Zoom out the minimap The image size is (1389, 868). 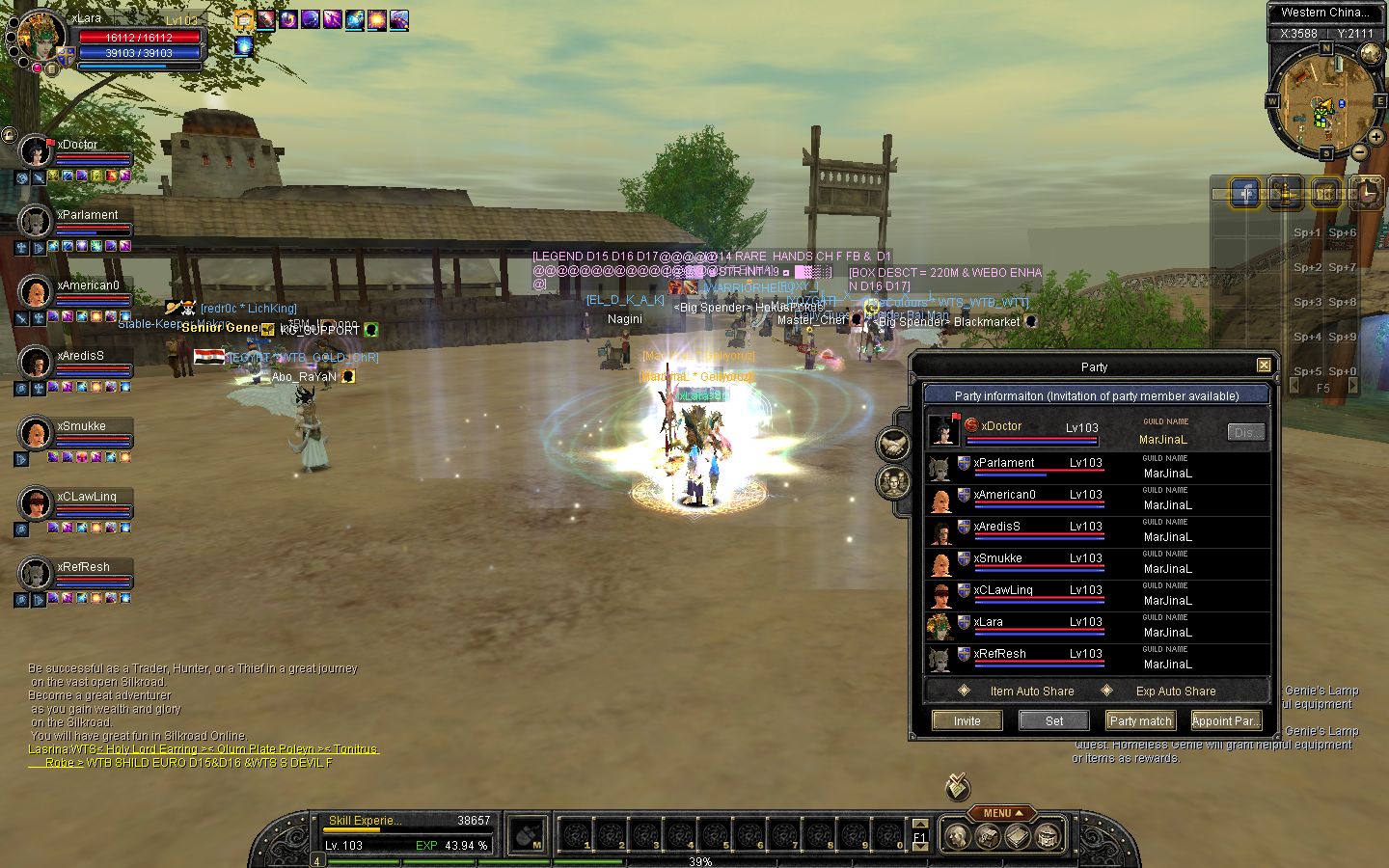click(1359, 152)
